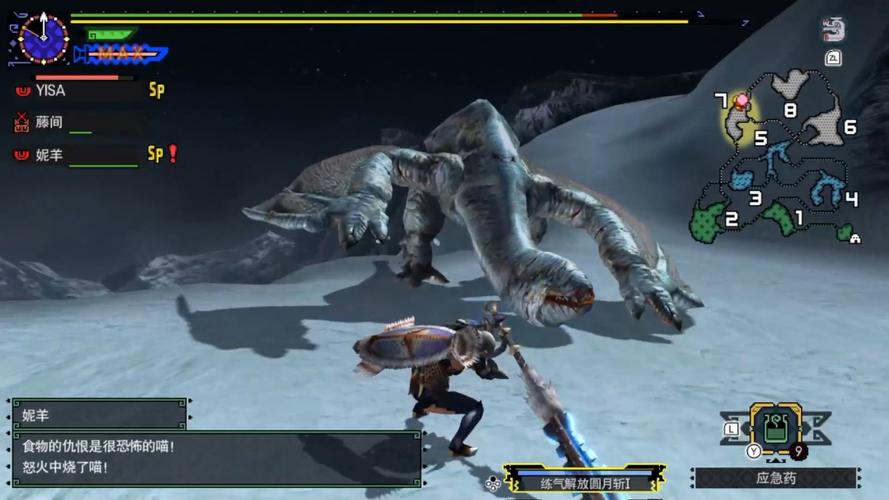Select party member 藤间 in the list
Image resolution: width=889 pixels, height=500 pixels.
[x=50, y=123]
